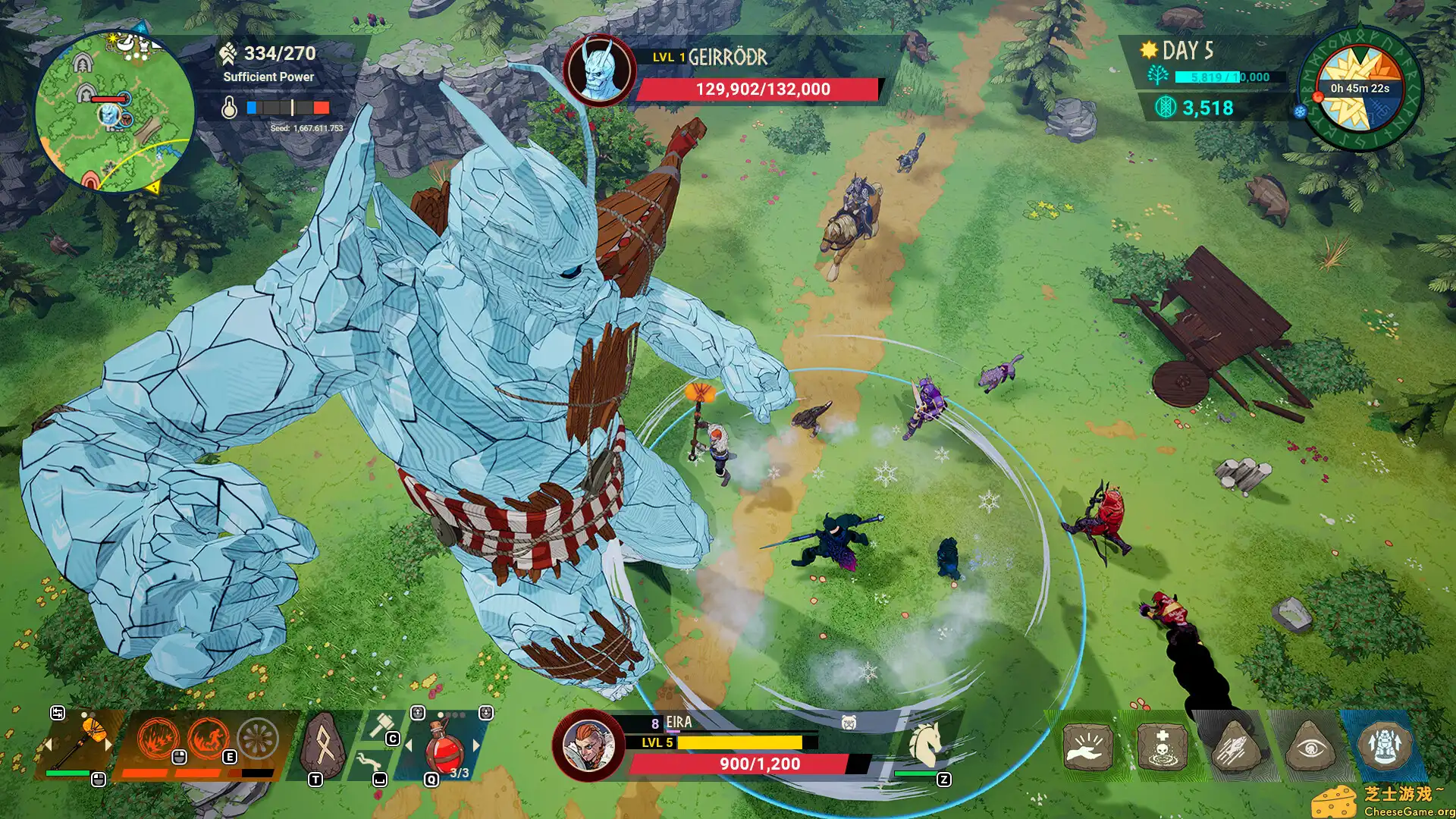Activate the fiery dash ability bound to E
Image resolution: width=1456 pixels, height=819 pixels.
tap(210, 739)
